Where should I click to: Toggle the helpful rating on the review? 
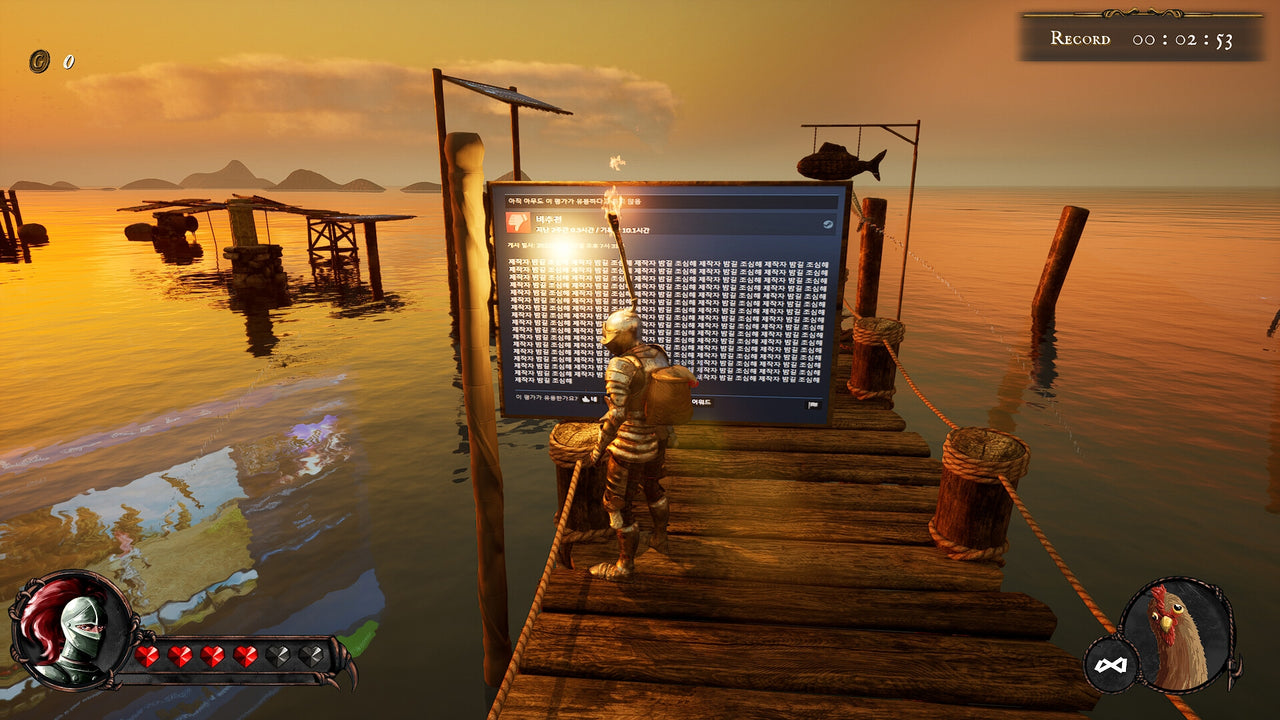[583, 399]
